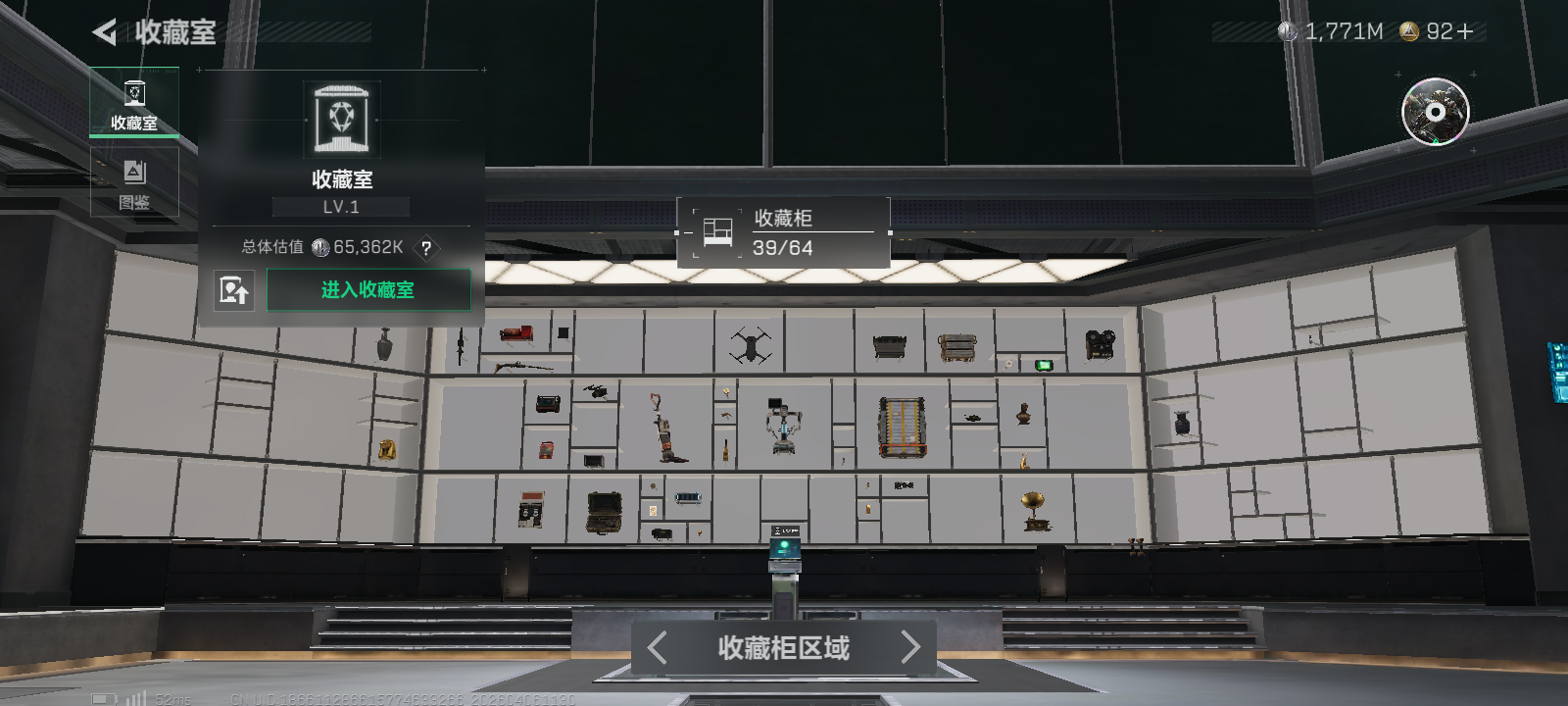Screen dimensions: 1568x706
Task: Open the 图鉴 collection catalog
Action: coord(134,180)
